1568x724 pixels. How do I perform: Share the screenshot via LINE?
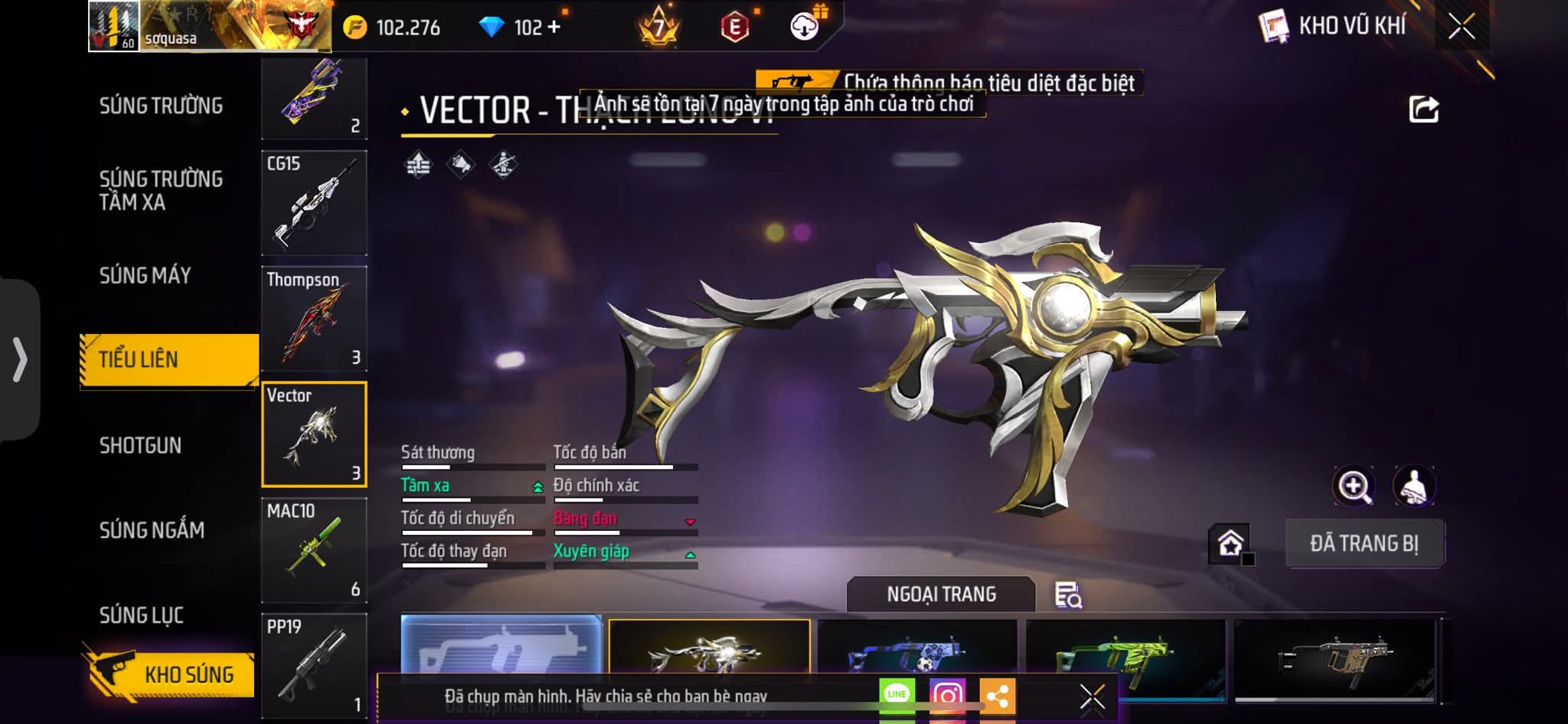coord(897,696)
